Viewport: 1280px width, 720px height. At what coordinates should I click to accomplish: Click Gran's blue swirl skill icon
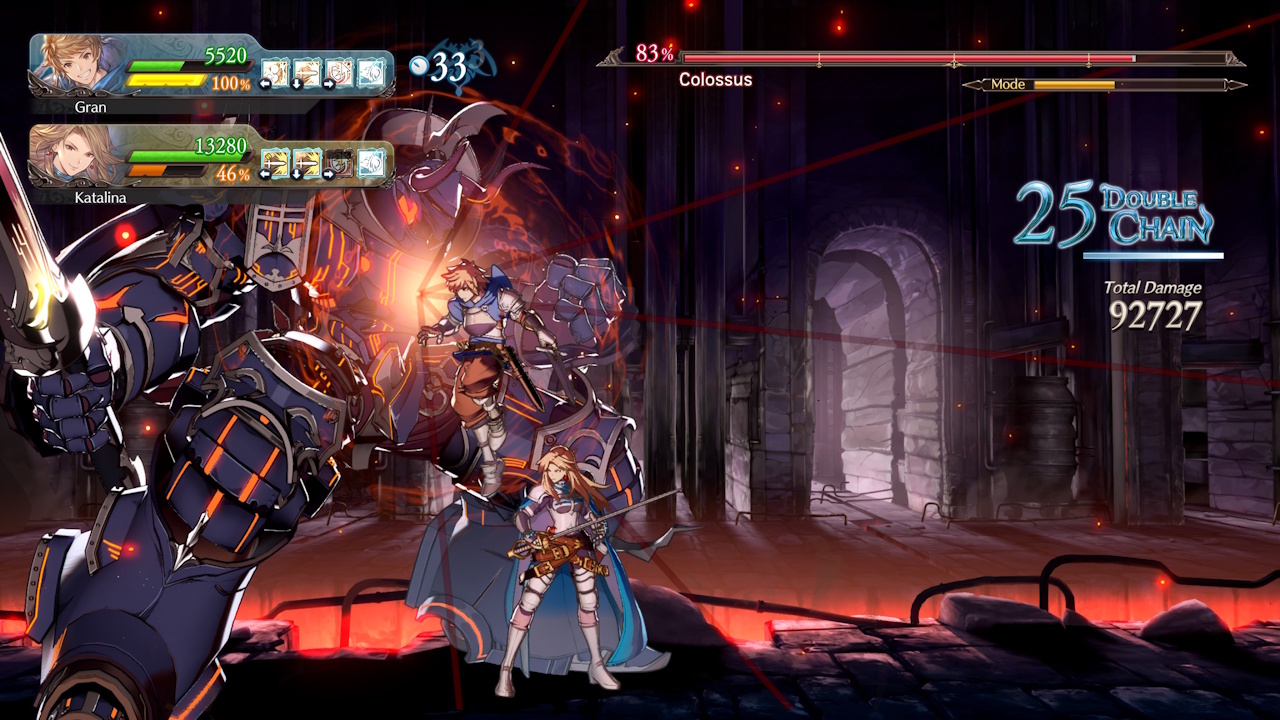(x=371, y=72)
